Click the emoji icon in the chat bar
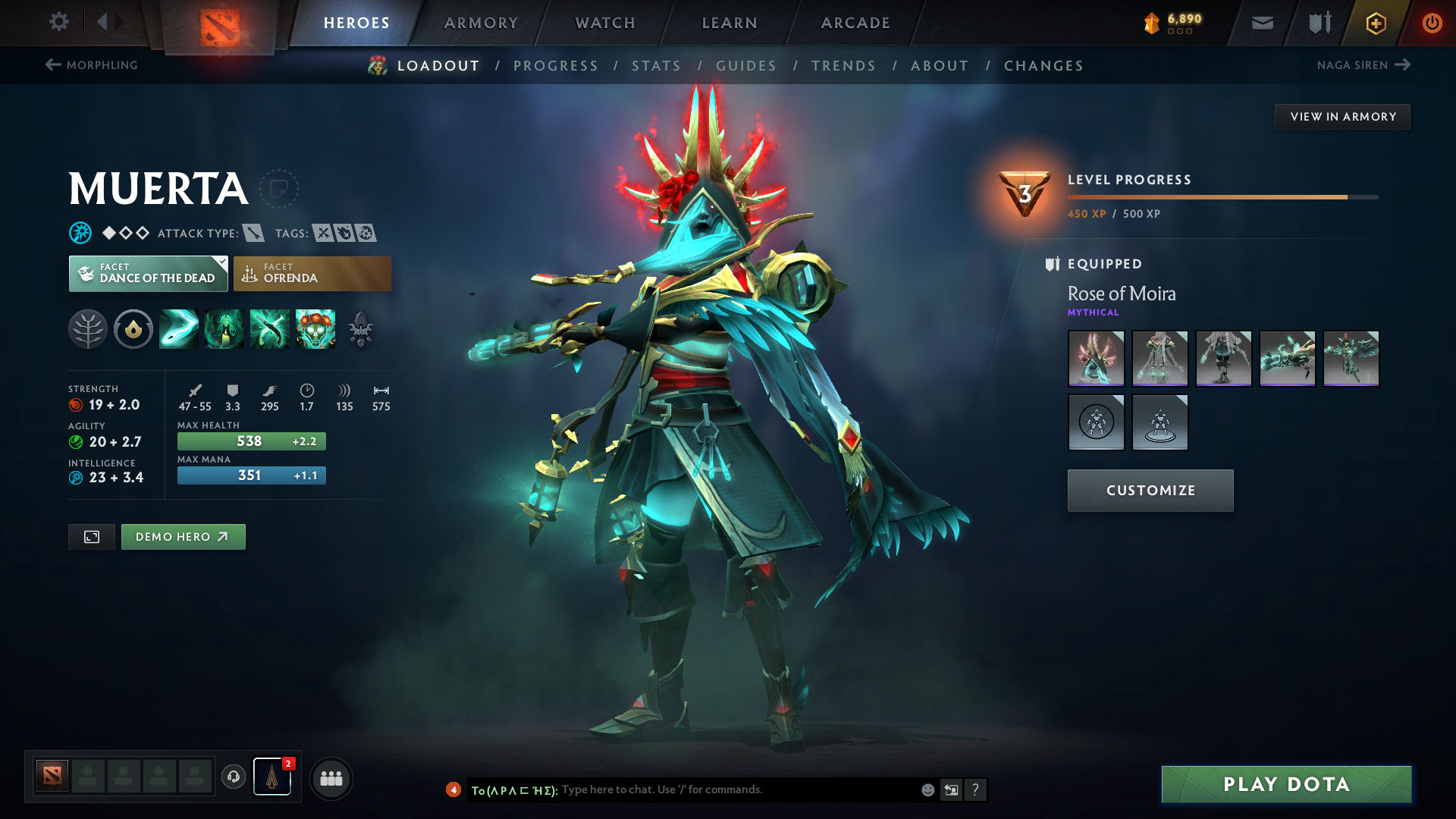This screenshot has width=1456, height=819. coord(927,789)
